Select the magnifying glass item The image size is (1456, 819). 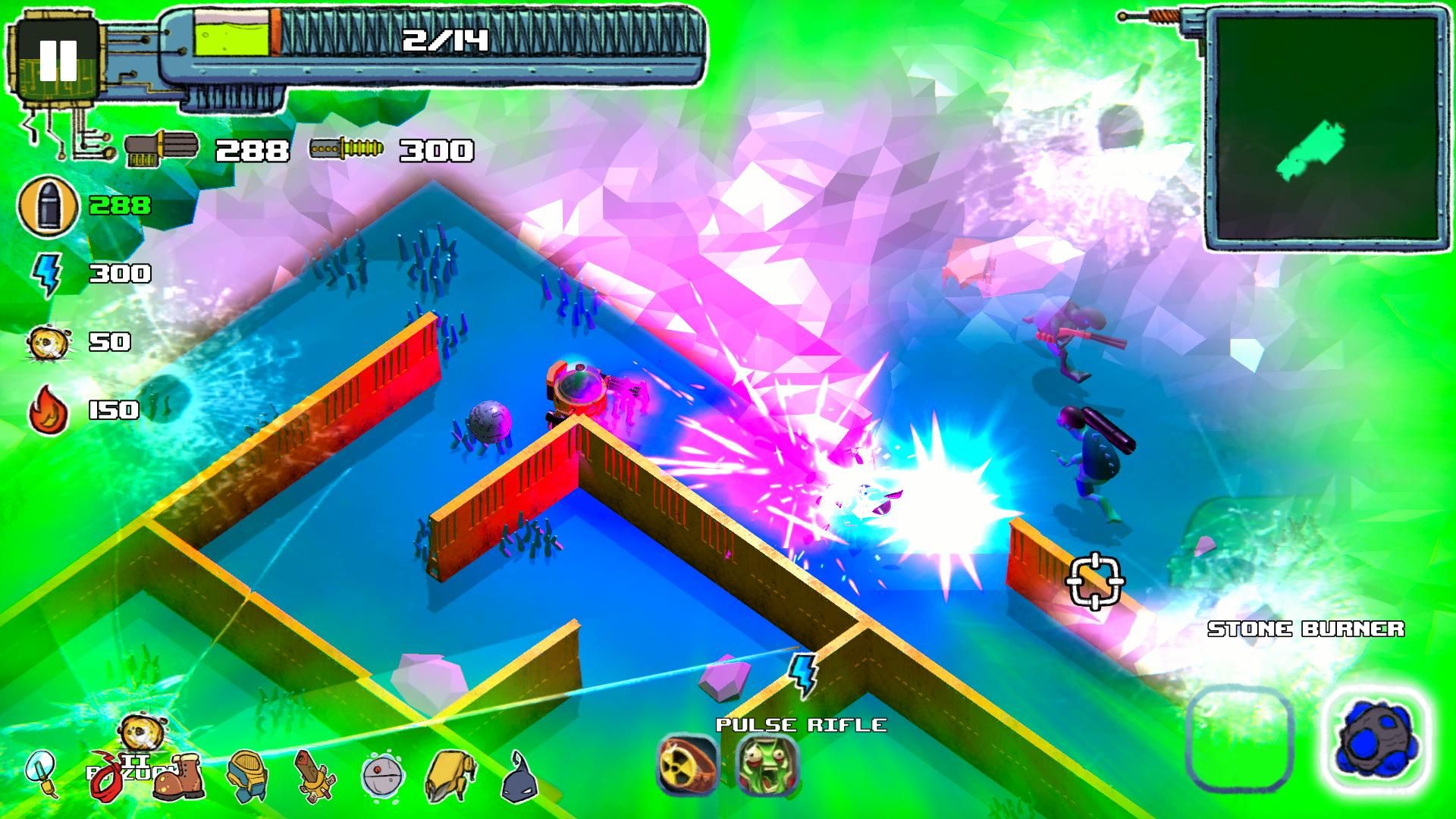(42, 773)
